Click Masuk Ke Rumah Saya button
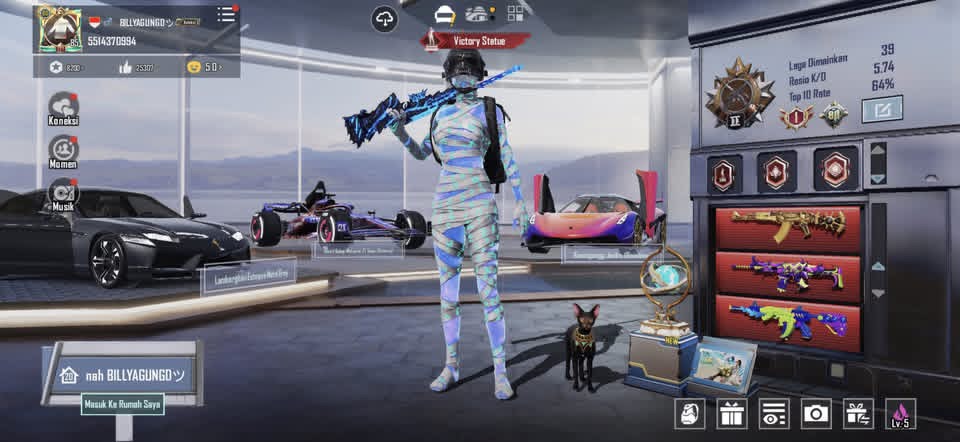The height and width of the screenshot is (442, 960). tap(123, 404)
